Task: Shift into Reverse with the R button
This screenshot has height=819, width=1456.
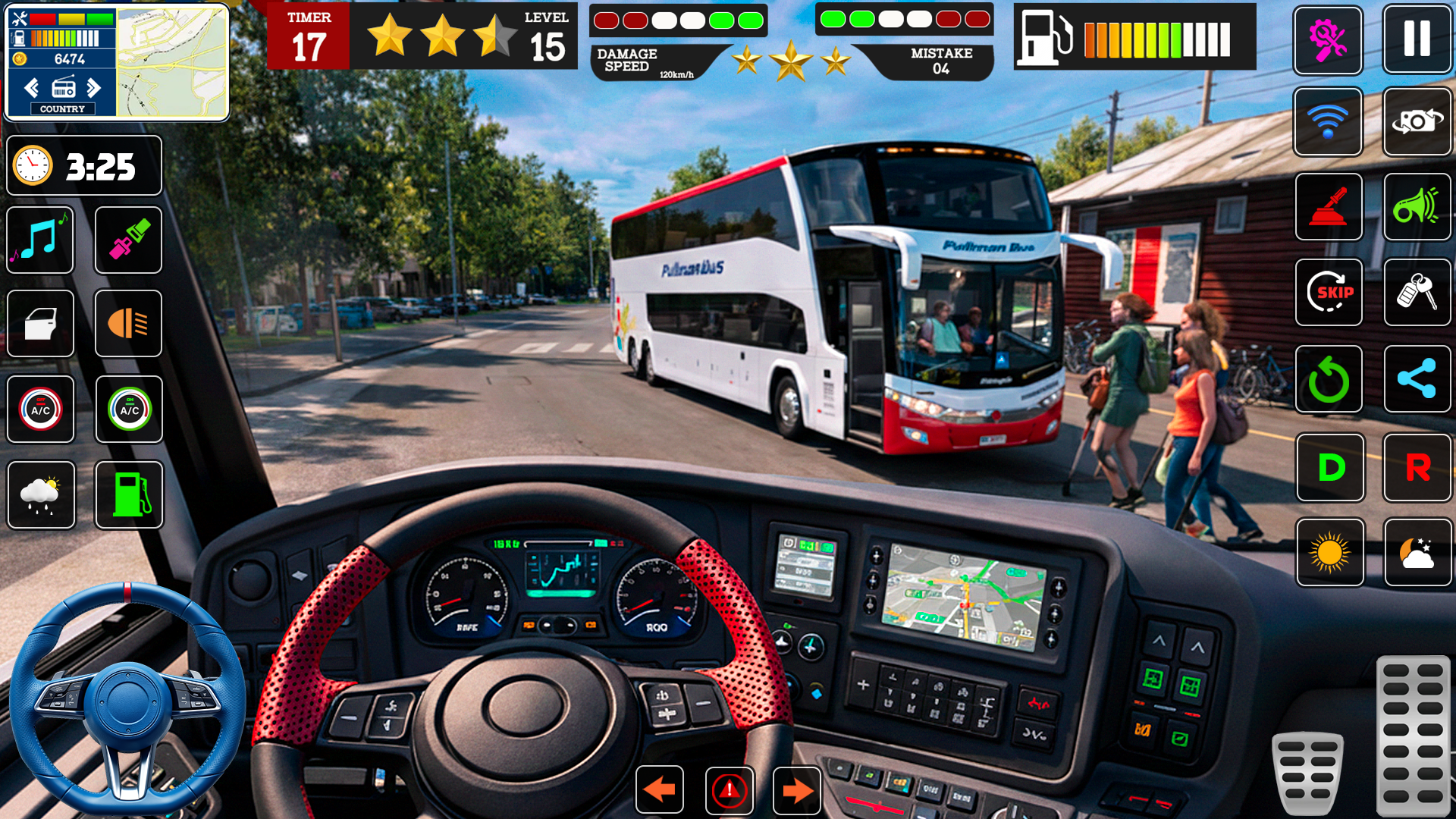Action: [x=1417, y=467]
